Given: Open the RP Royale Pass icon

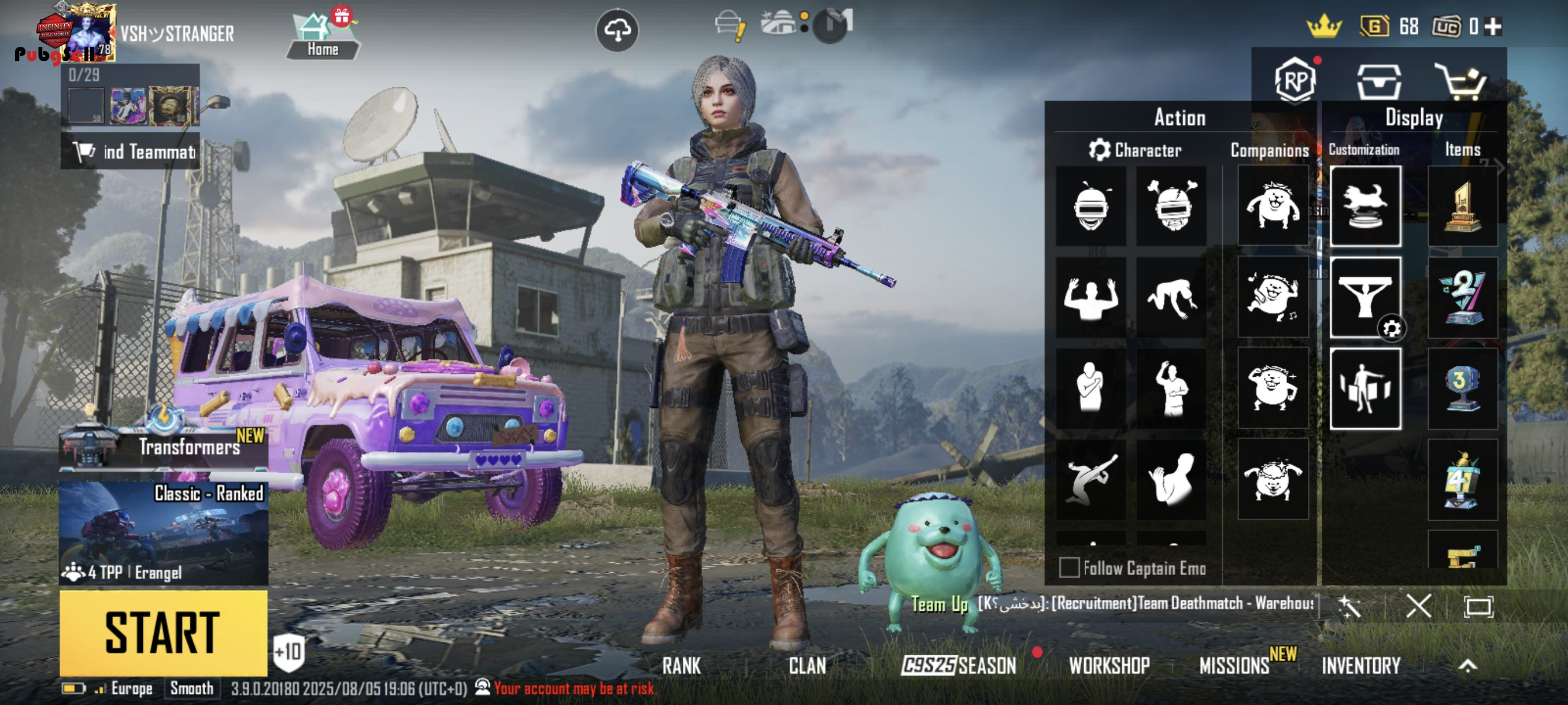Looking at the screenshot, I should [1295, 81].
